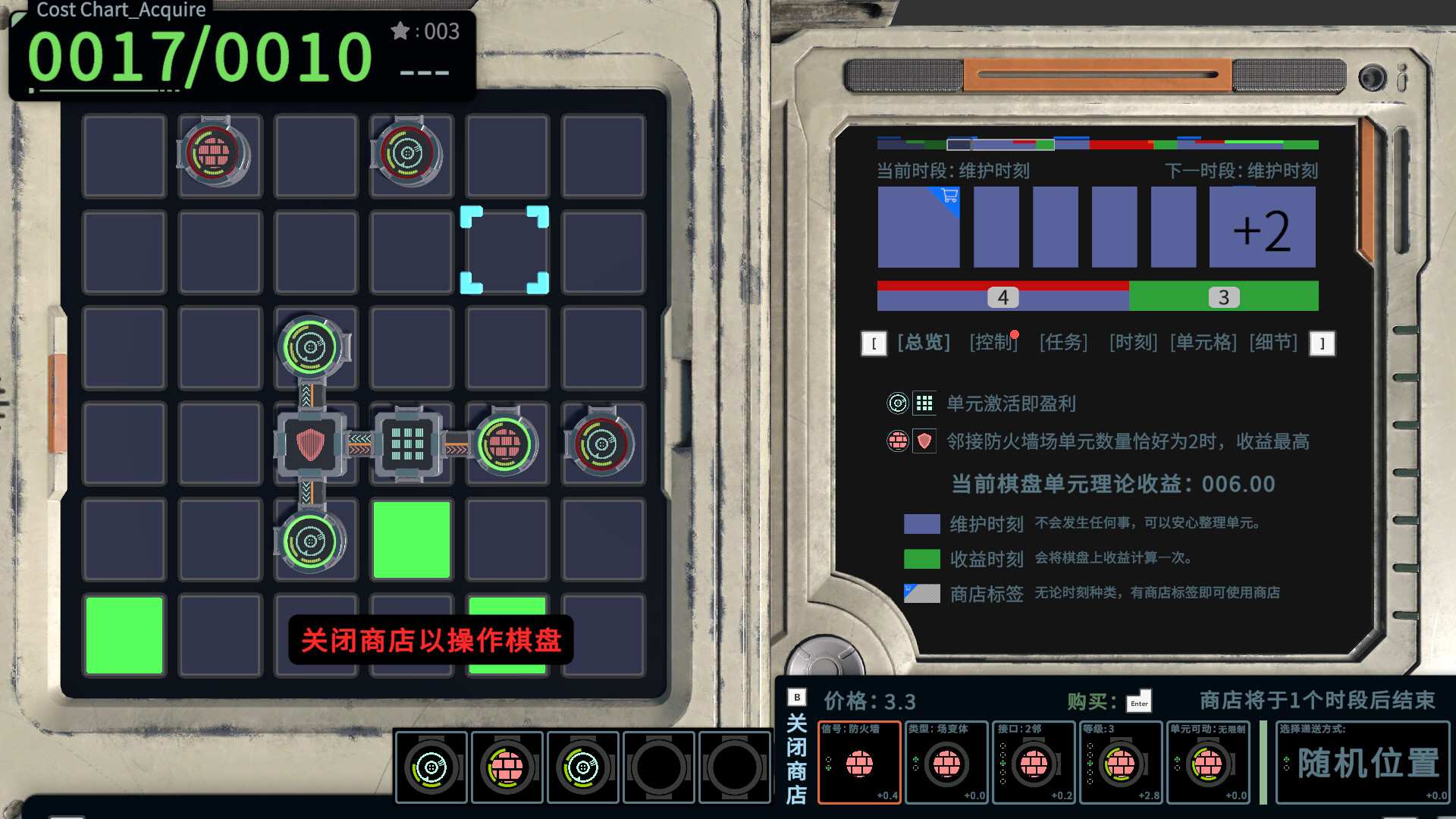Select the 类型:场变体 attribute card
This screenshot has height=819, width=1456.
(x=946, y=764)
